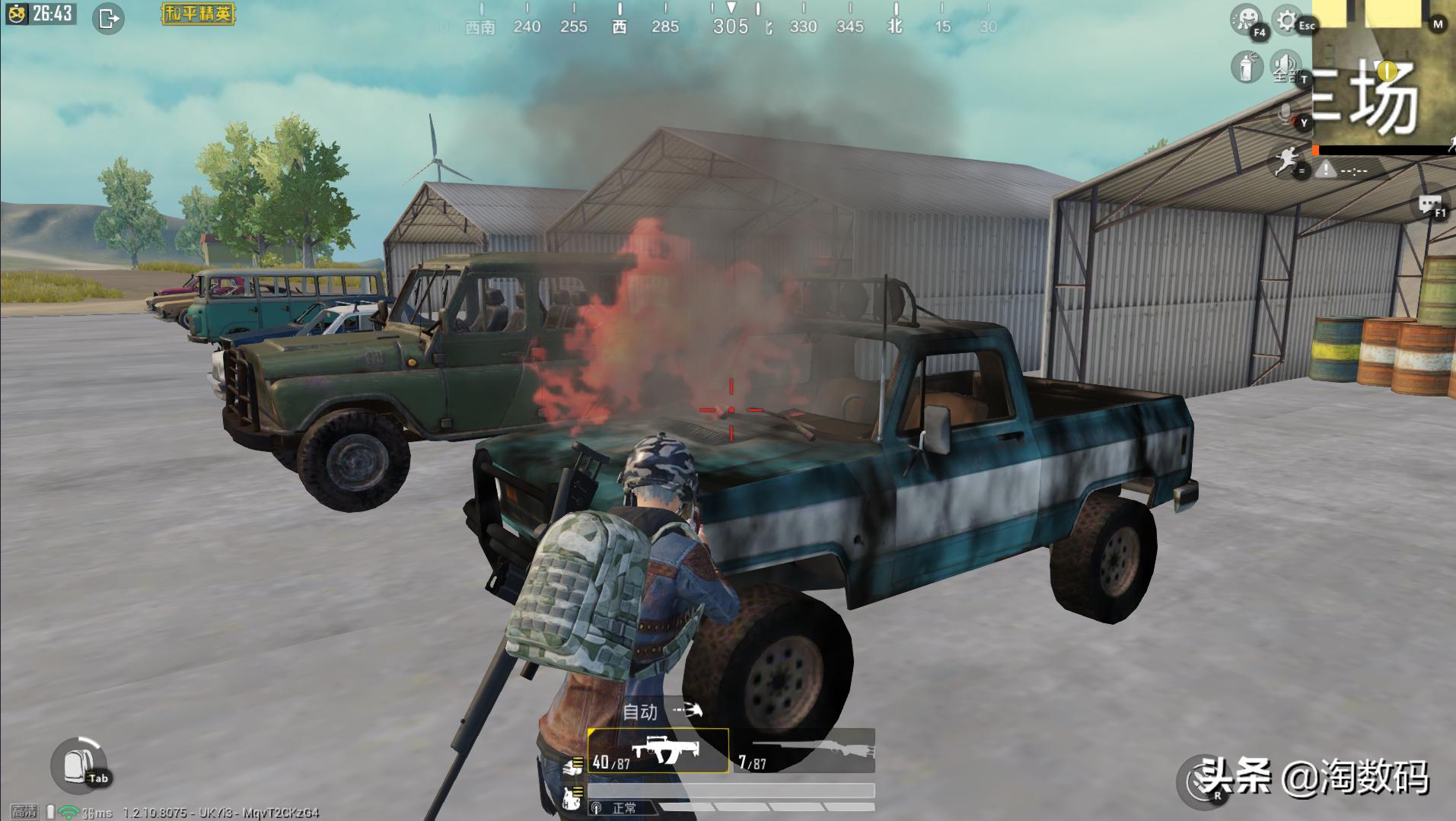Open the settings gear menu
Image resolution: width=1456 pixels, height=821 pixels.
(1287, 21)
